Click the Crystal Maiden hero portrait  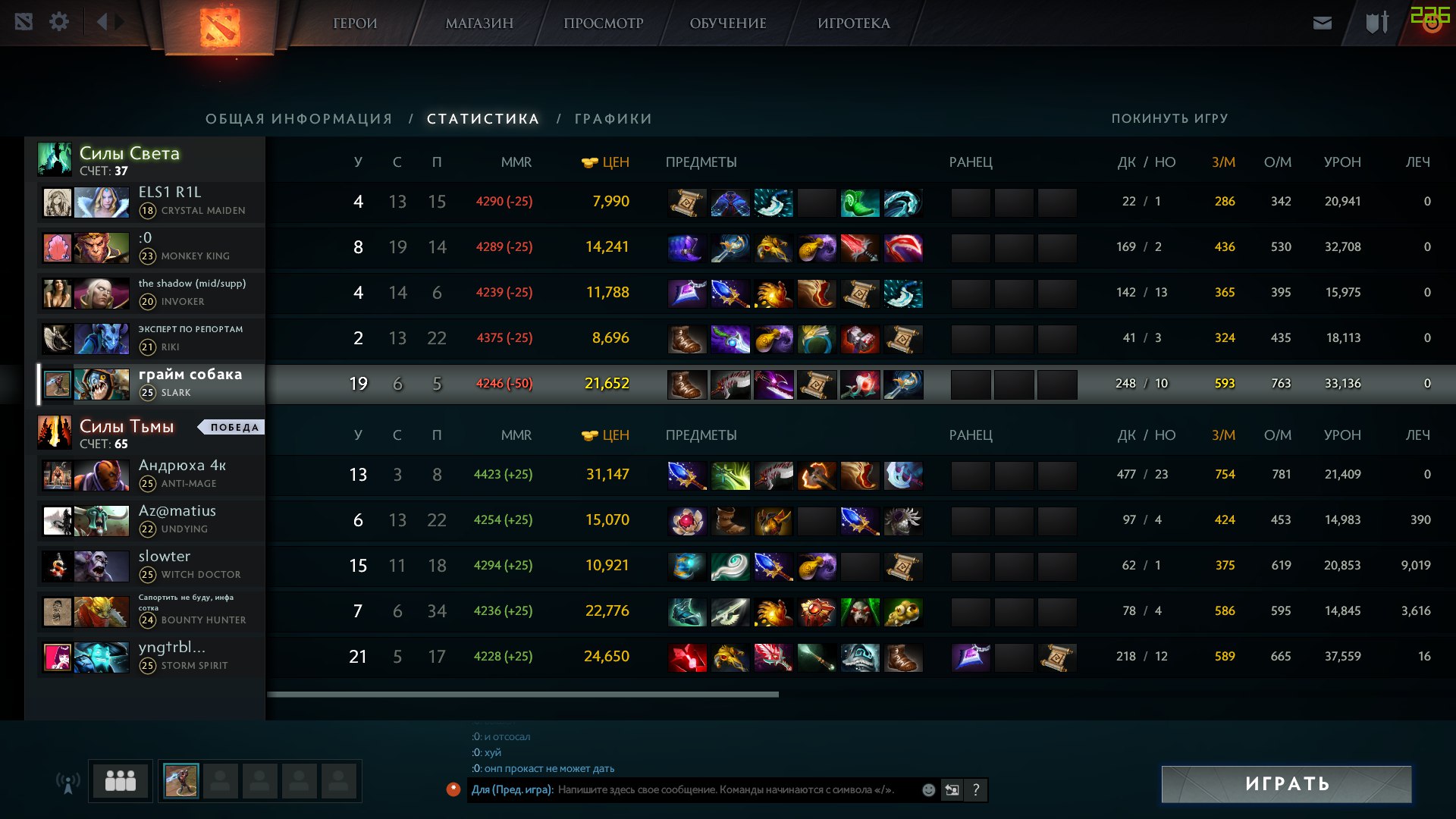102,202
